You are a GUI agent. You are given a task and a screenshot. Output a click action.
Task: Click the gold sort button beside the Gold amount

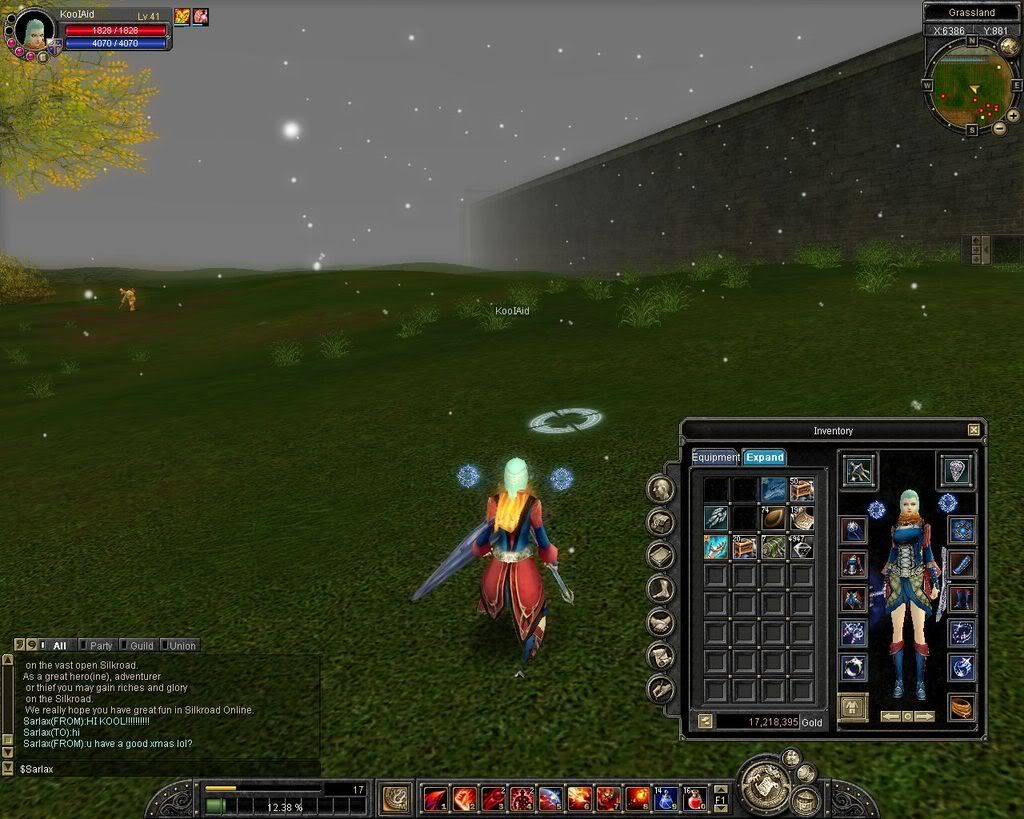click(703, 721)
